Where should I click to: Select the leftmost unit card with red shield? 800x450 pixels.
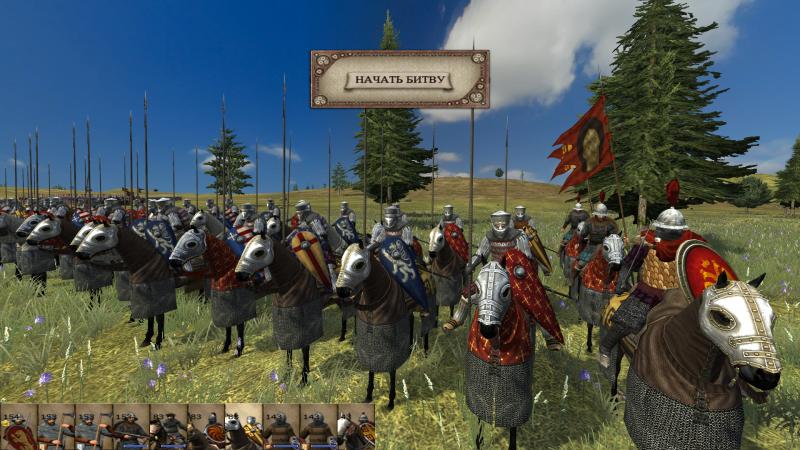click(x=17, y=428)
